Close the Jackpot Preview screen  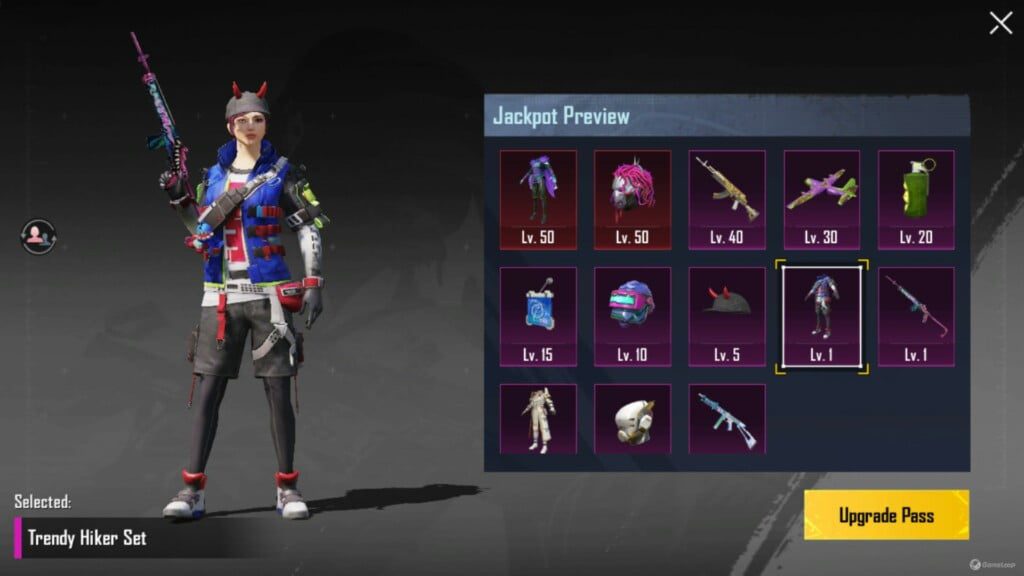[1000, 24]
